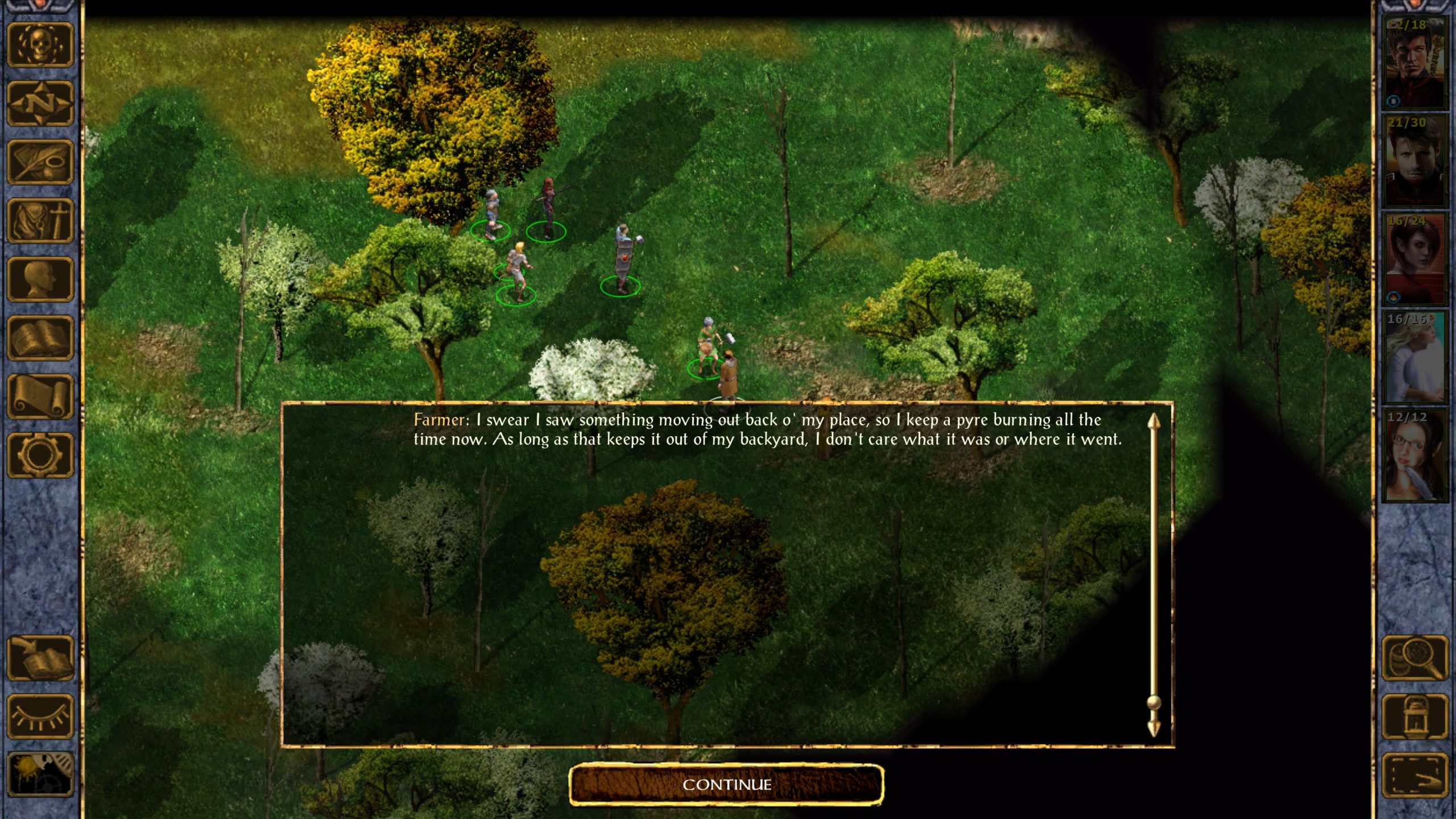1456x819 pixels.
Task: Show the character record head icon
Action: (40, 279)
